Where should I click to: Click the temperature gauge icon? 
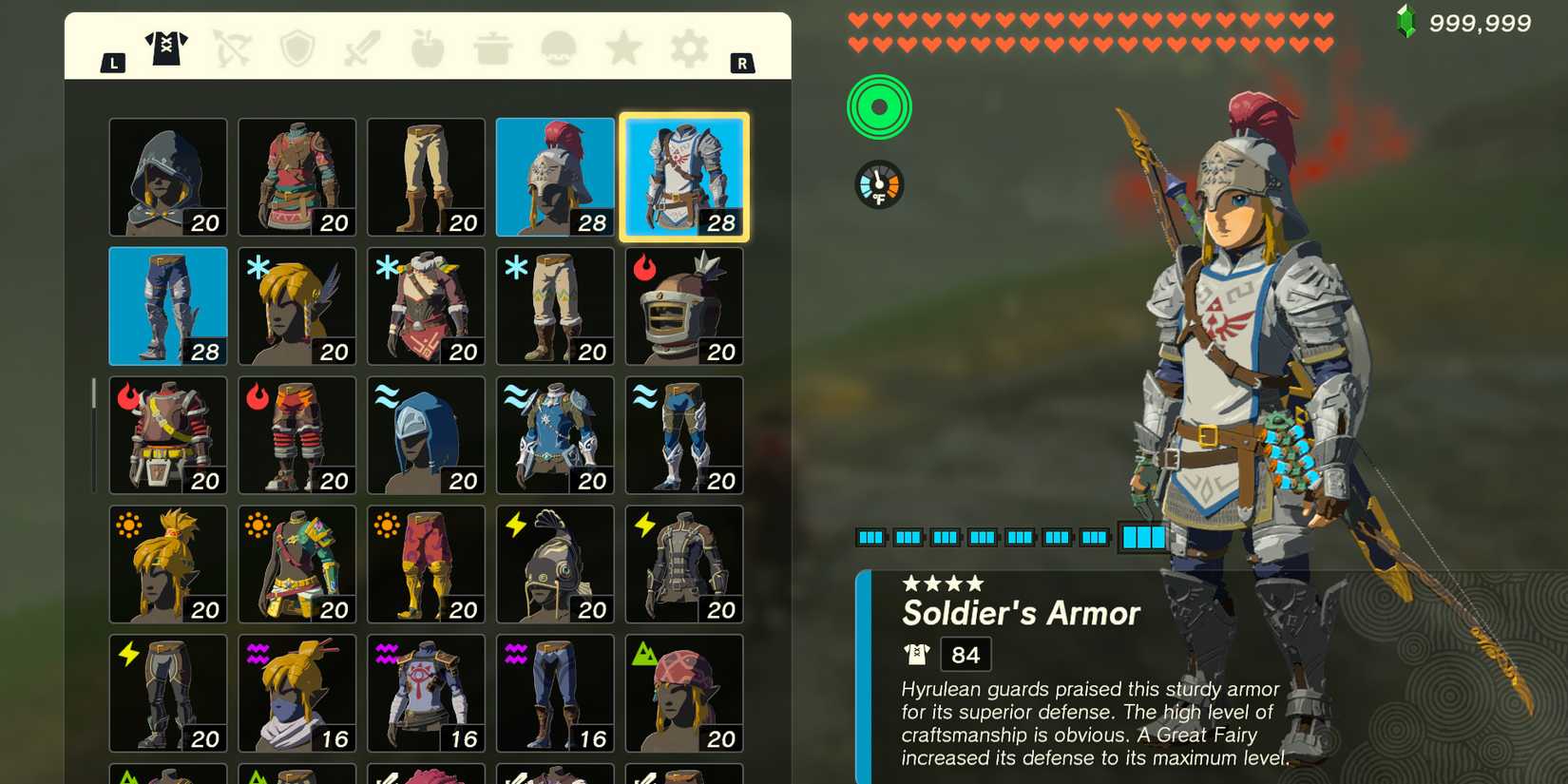click(x=880, y=183)
